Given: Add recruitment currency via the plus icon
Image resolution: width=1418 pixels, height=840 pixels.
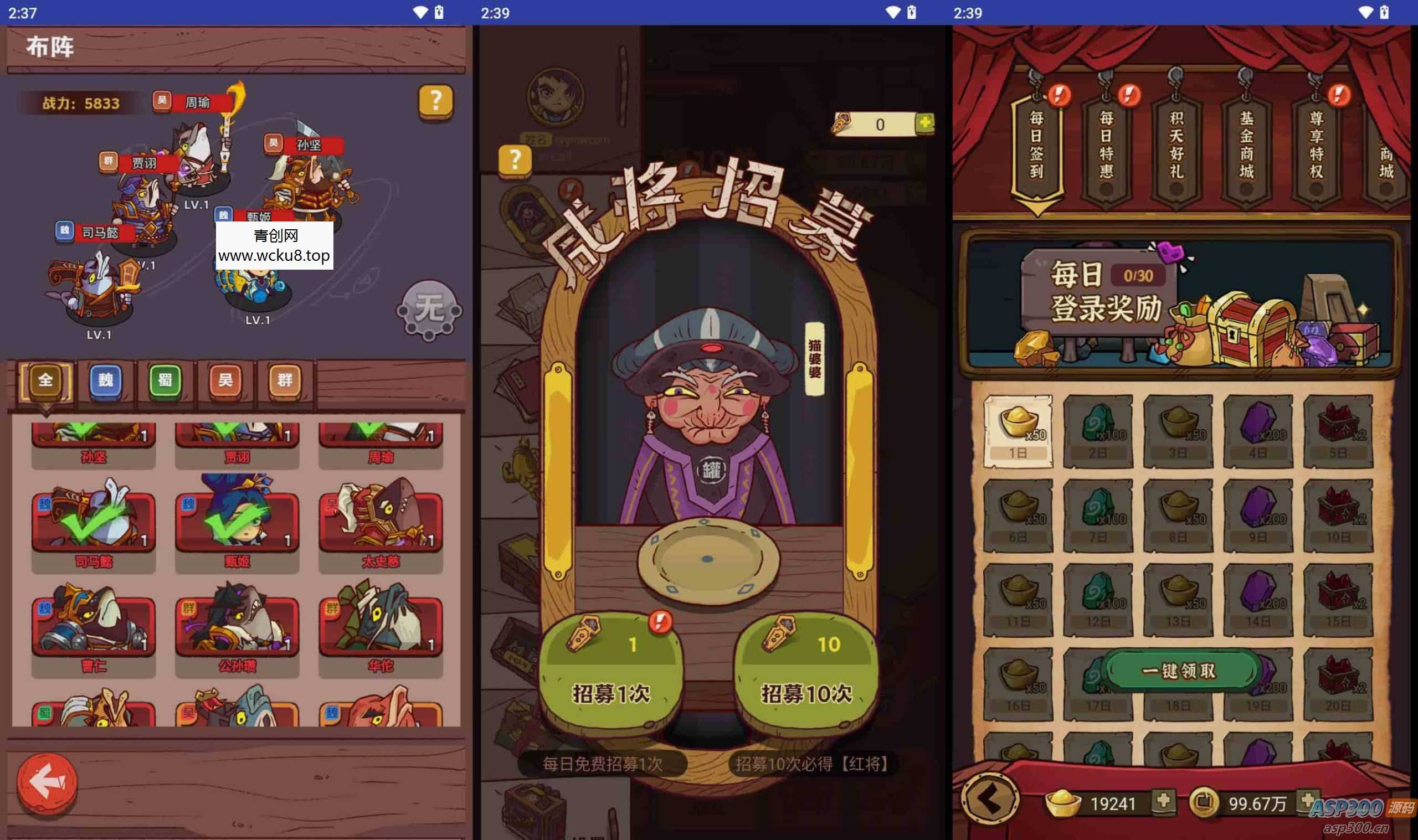Looking at the screenshot, I should 926,125.
